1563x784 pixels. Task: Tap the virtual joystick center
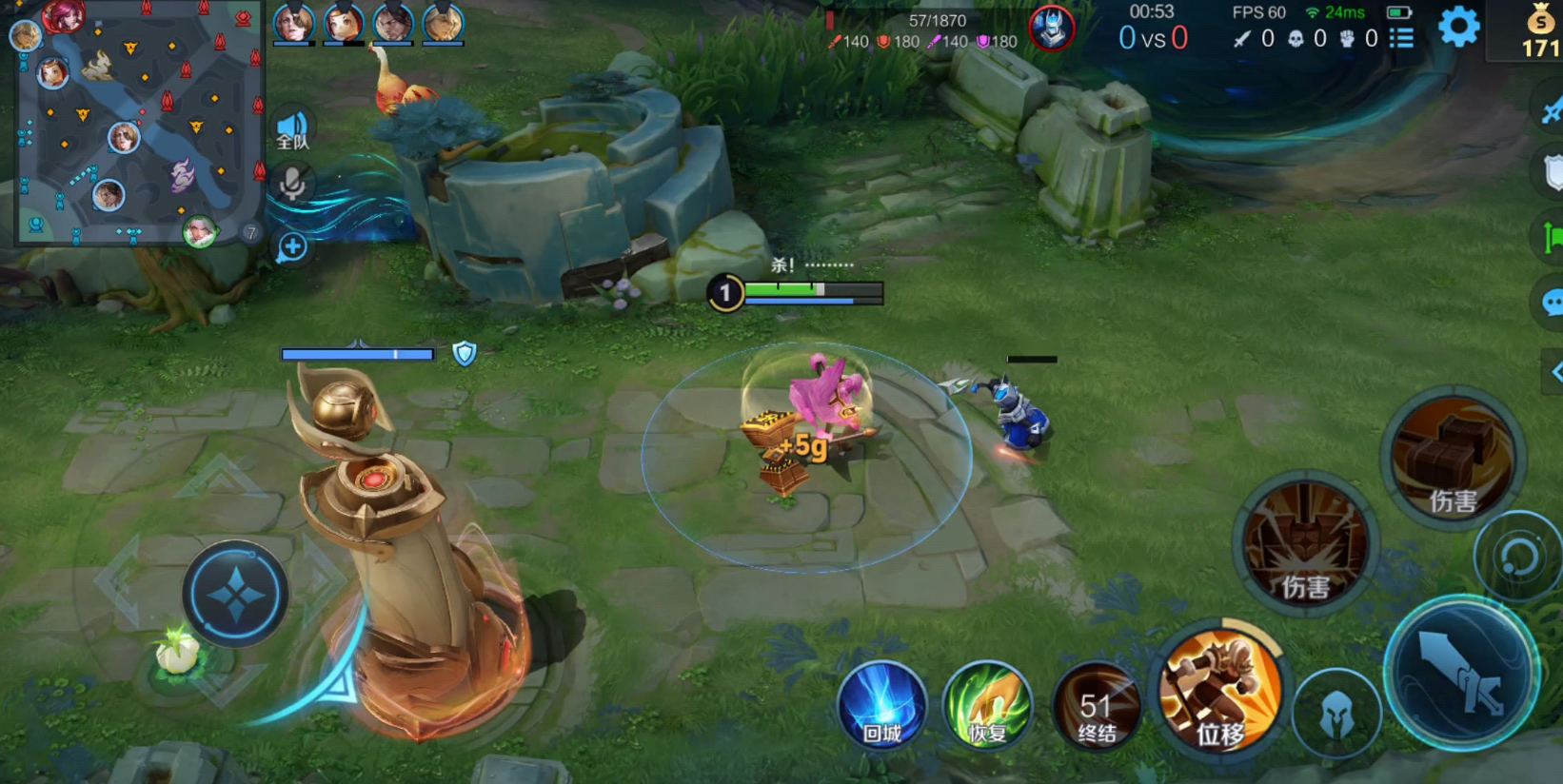(x=235, y=595)
